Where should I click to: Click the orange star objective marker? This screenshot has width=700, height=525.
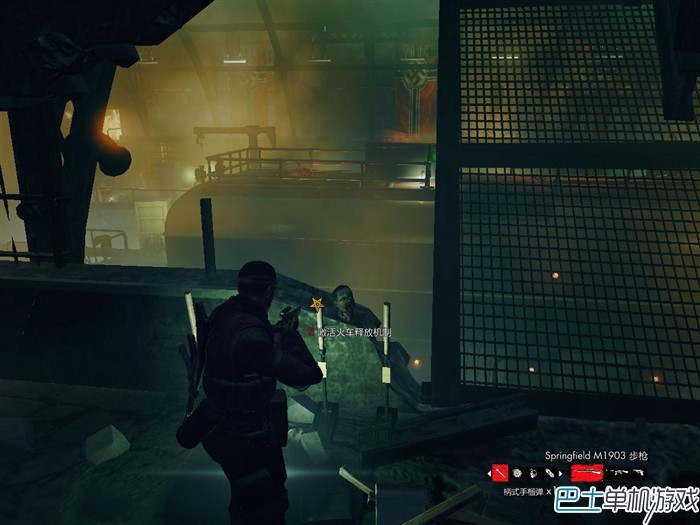coord(318,302)
